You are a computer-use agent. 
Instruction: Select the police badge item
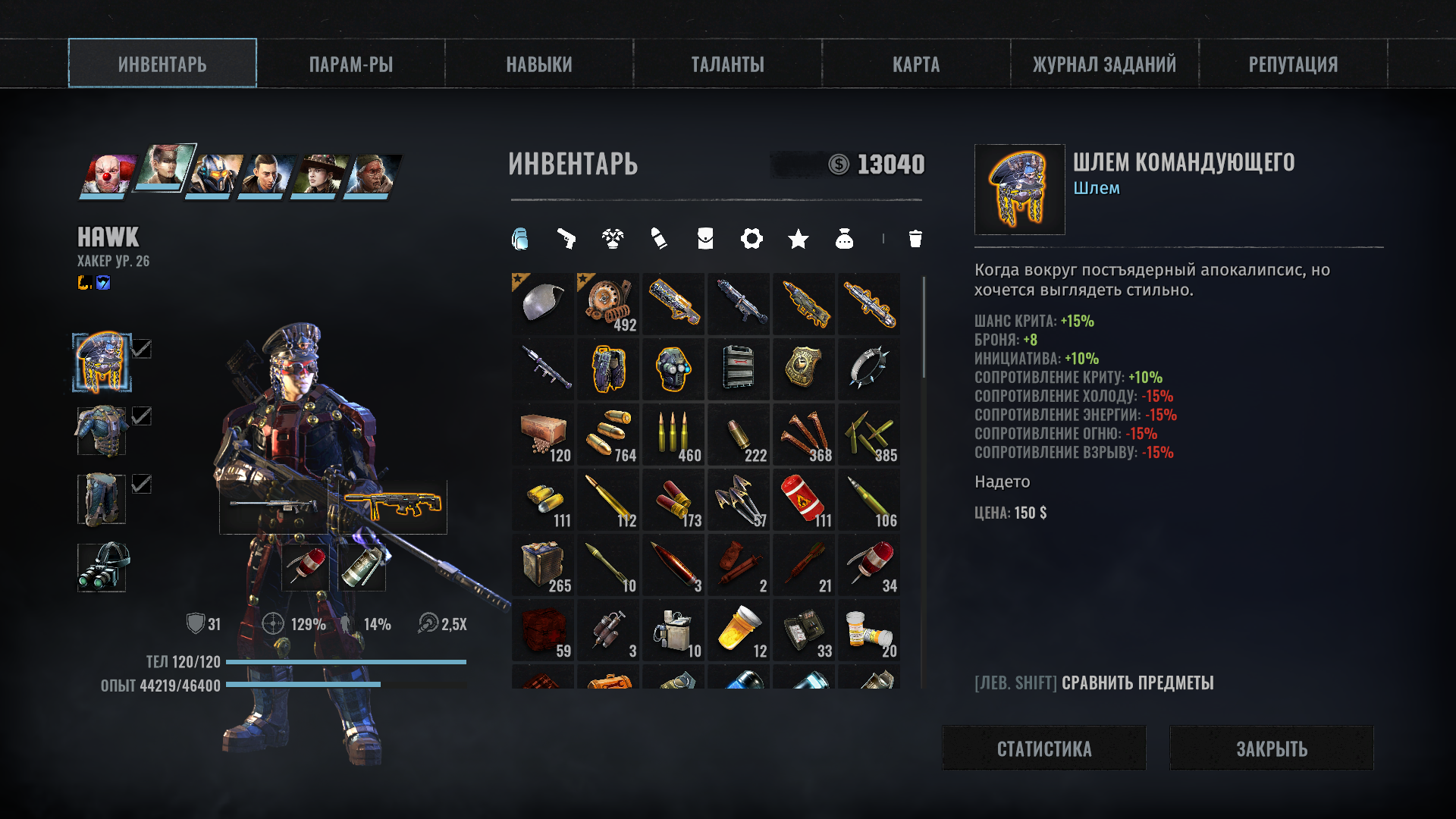click(x=804, y=369)
